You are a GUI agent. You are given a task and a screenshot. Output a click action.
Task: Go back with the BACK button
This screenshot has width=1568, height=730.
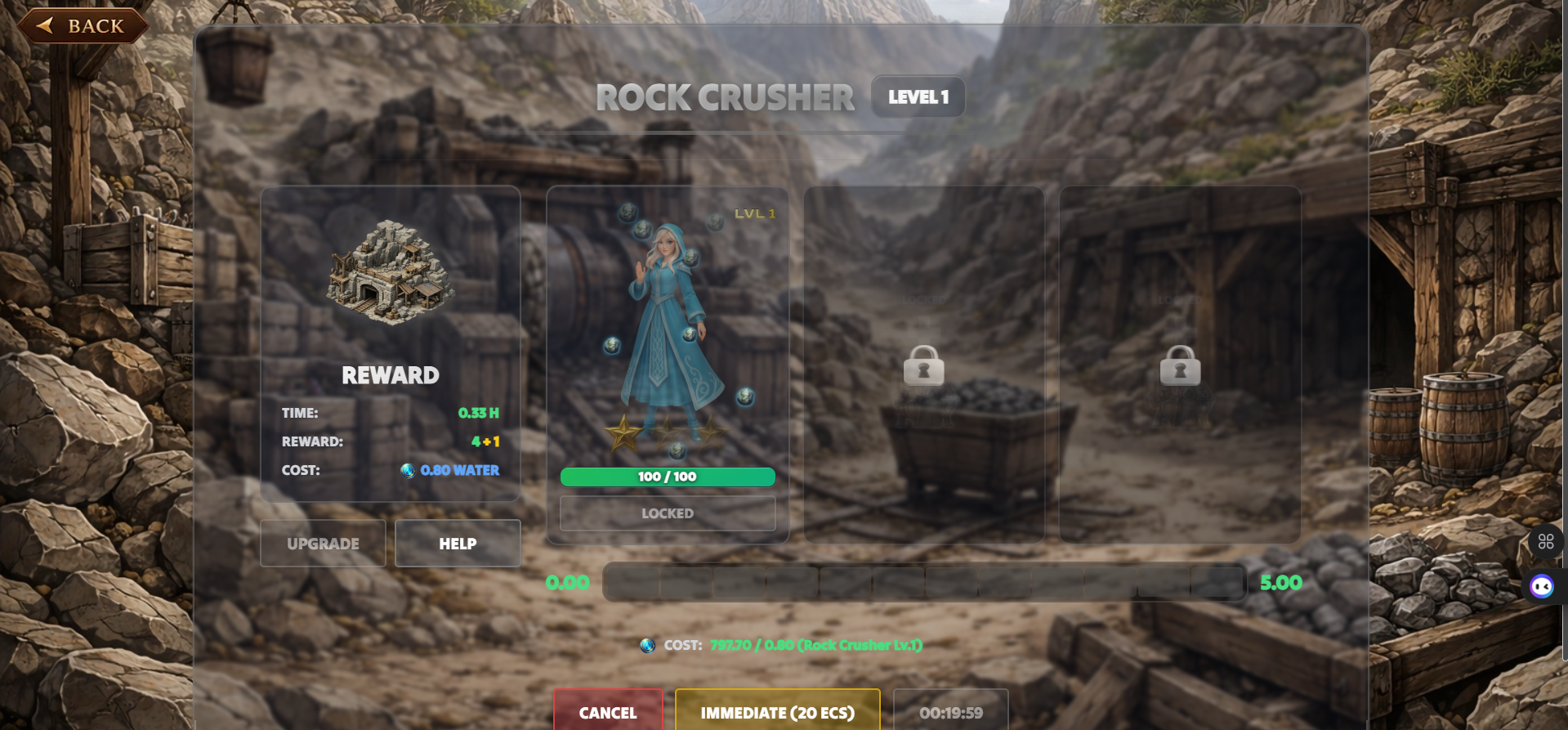tap(83, 26)
